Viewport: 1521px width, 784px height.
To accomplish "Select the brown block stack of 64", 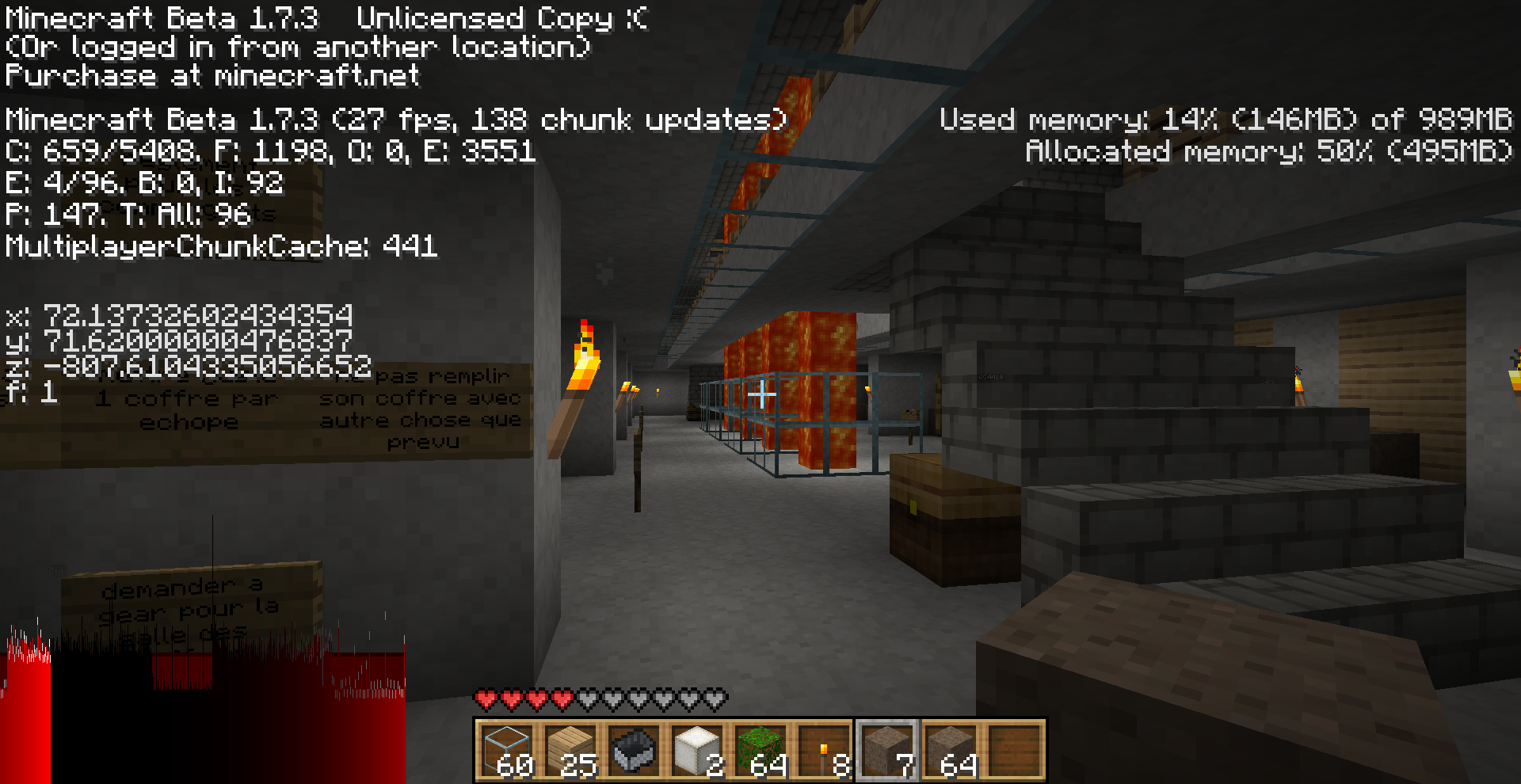I will pyautogui.click(x=951, y=750).
